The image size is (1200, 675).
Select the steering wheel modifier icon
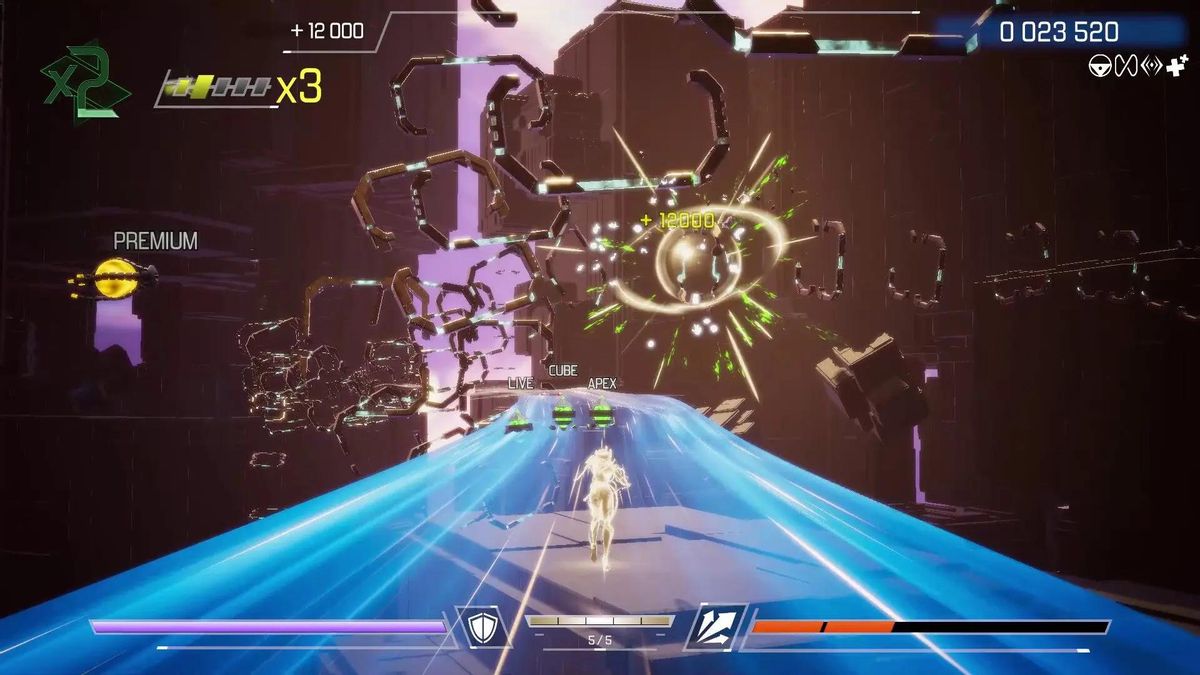[x=1099, y=67]
